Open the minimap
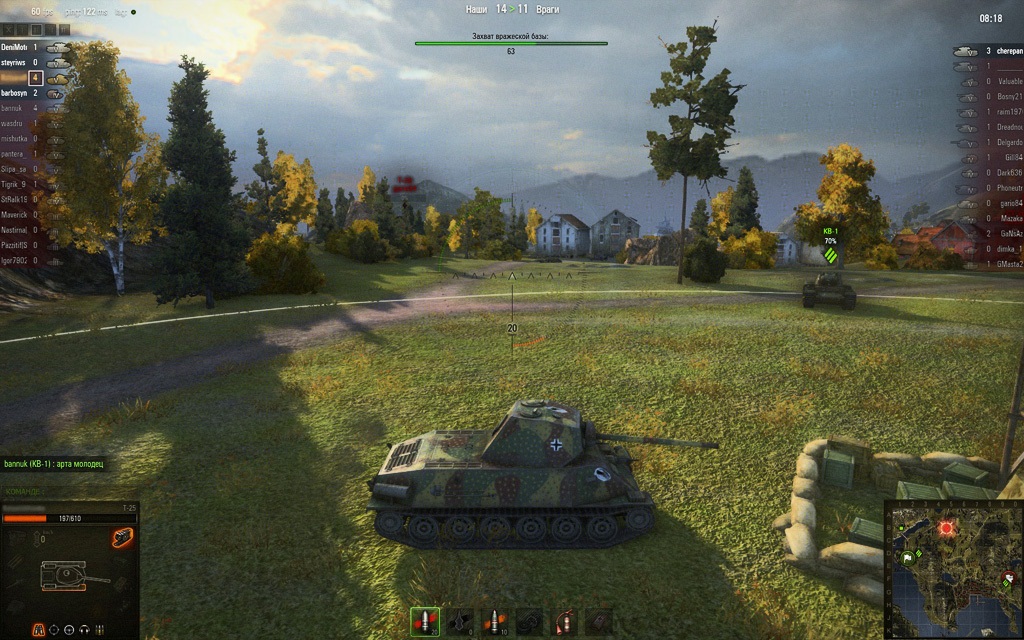Image resolution: width=1024 pixels, height=640 pixels. [951, 566]
